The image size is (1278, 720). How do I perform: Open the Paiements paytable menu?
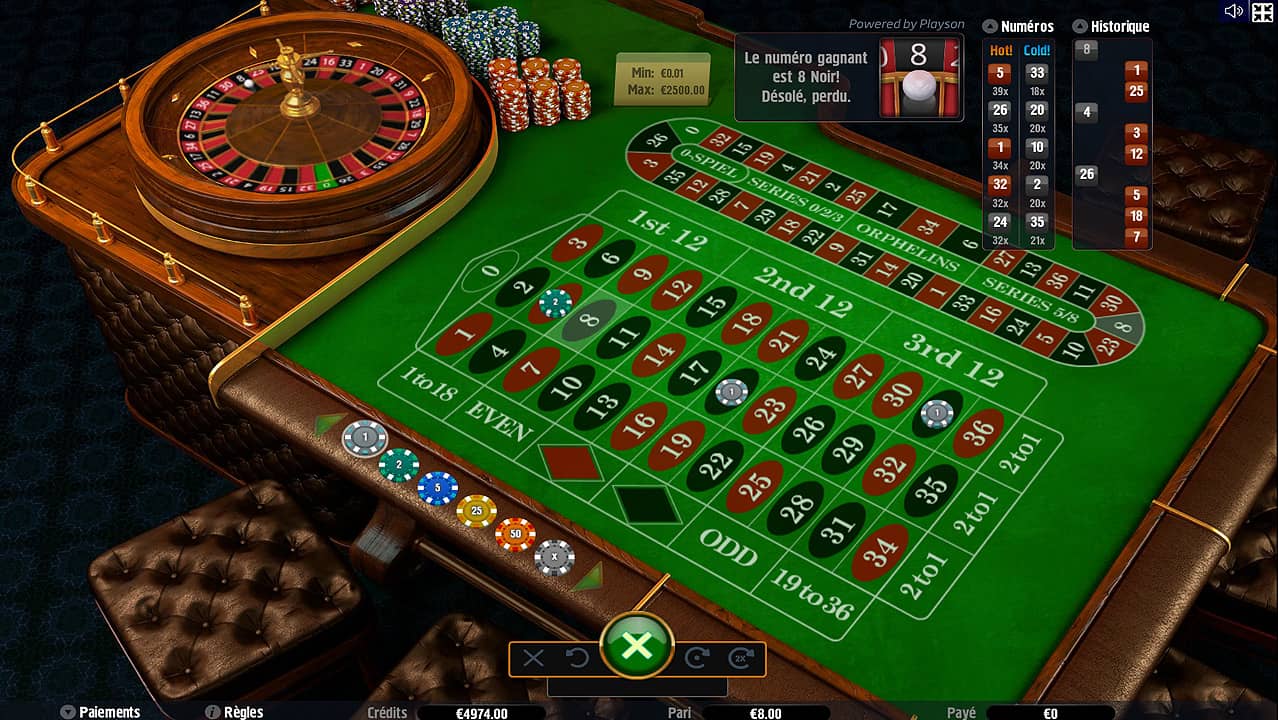click(100, 712)
